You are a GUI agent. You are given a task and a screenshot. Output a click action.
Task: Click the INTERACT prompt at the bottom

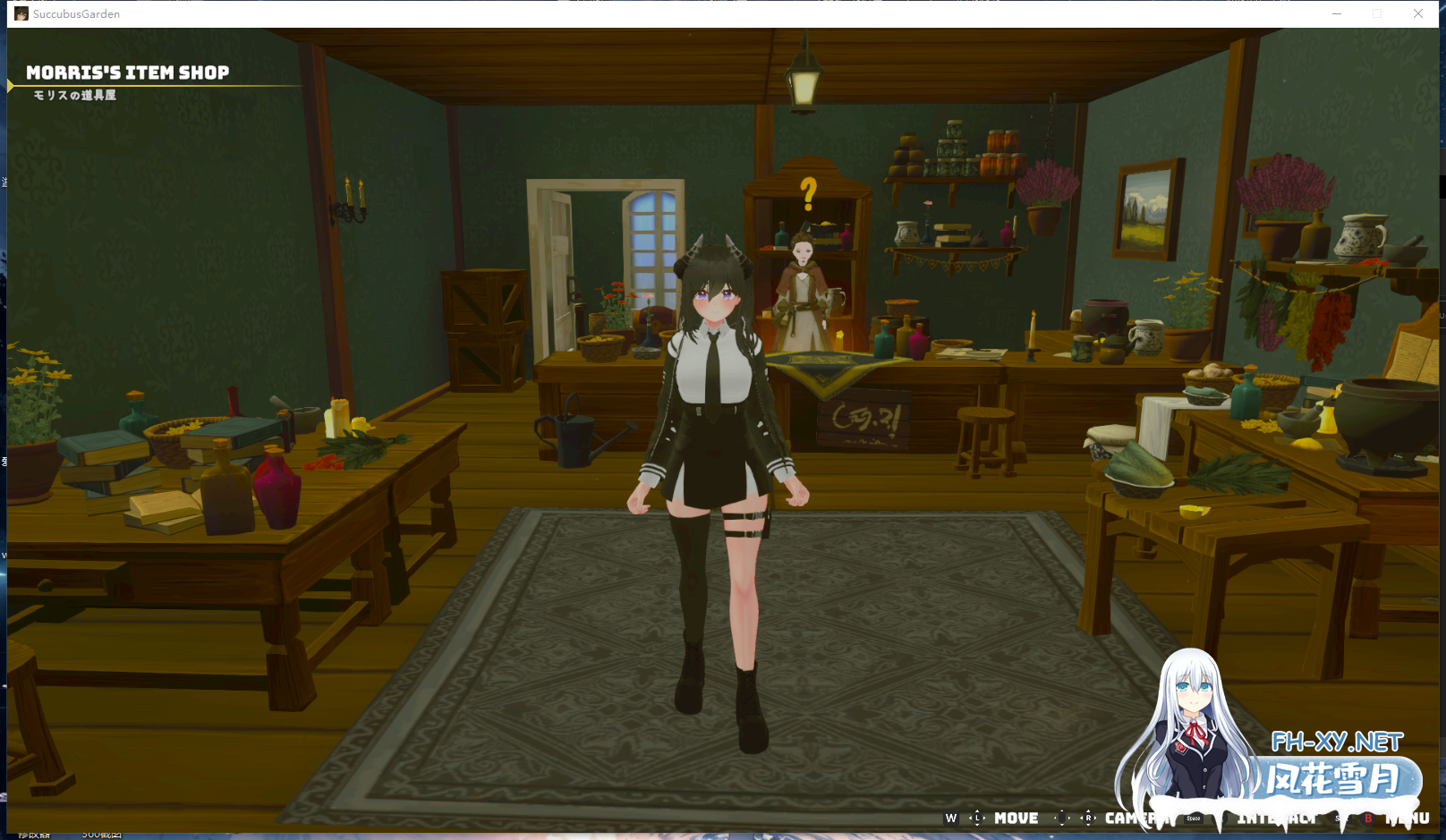pos(1275,818)
